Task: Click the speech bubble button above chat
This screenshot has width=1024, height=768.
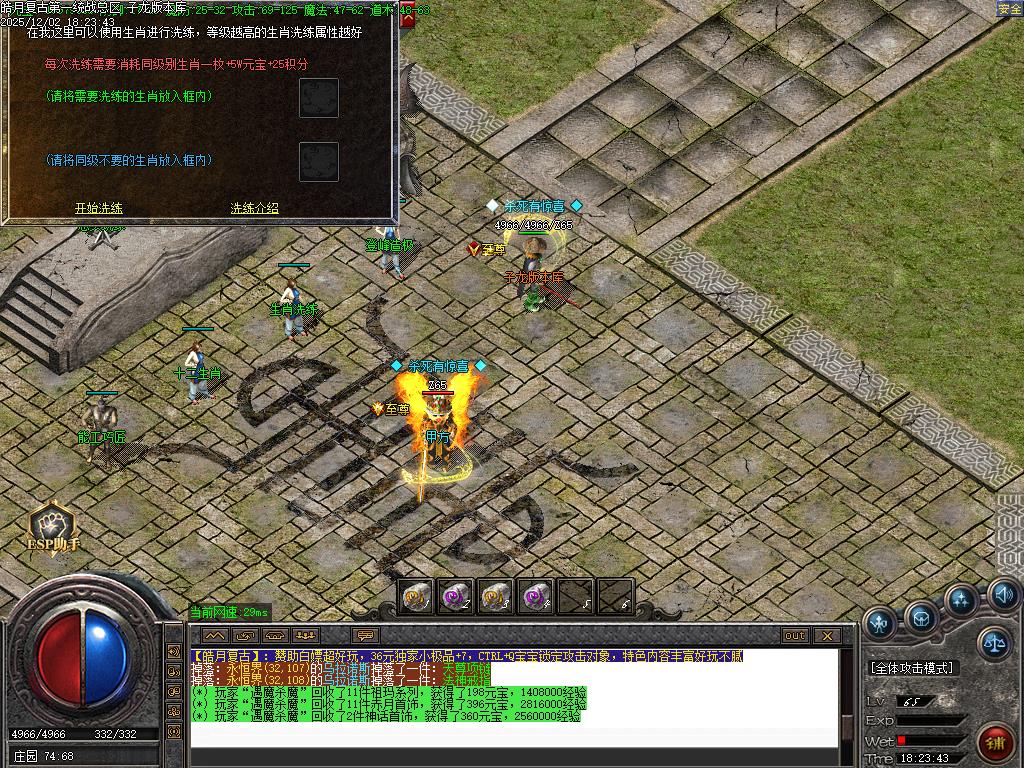Action: [x=365, y=635]
